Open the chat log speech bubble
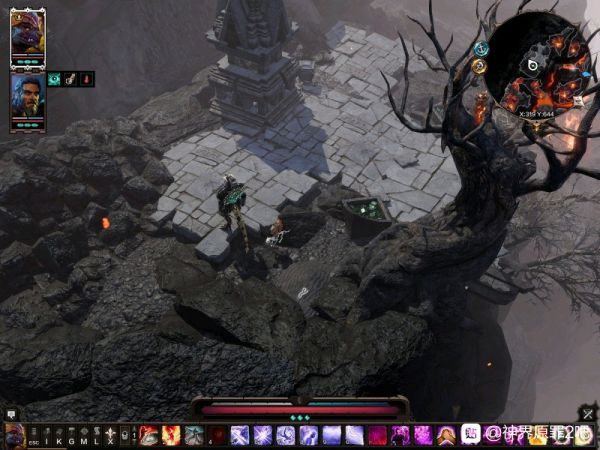Viewport: 600px width, 450px height. pos(11,413)
